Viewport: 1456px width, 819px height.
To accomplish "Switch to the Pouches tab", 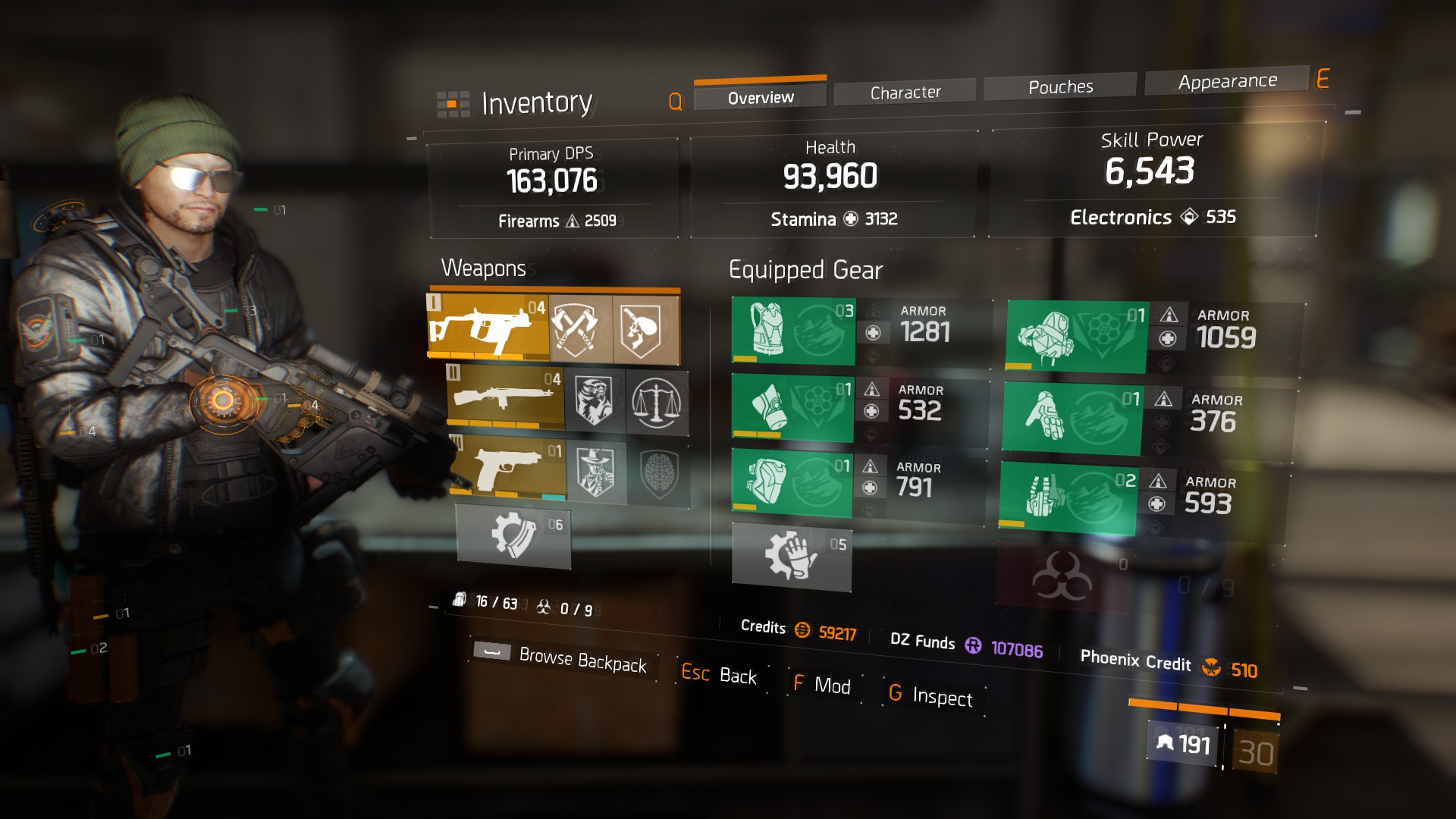I will (x=1060, y=87).
